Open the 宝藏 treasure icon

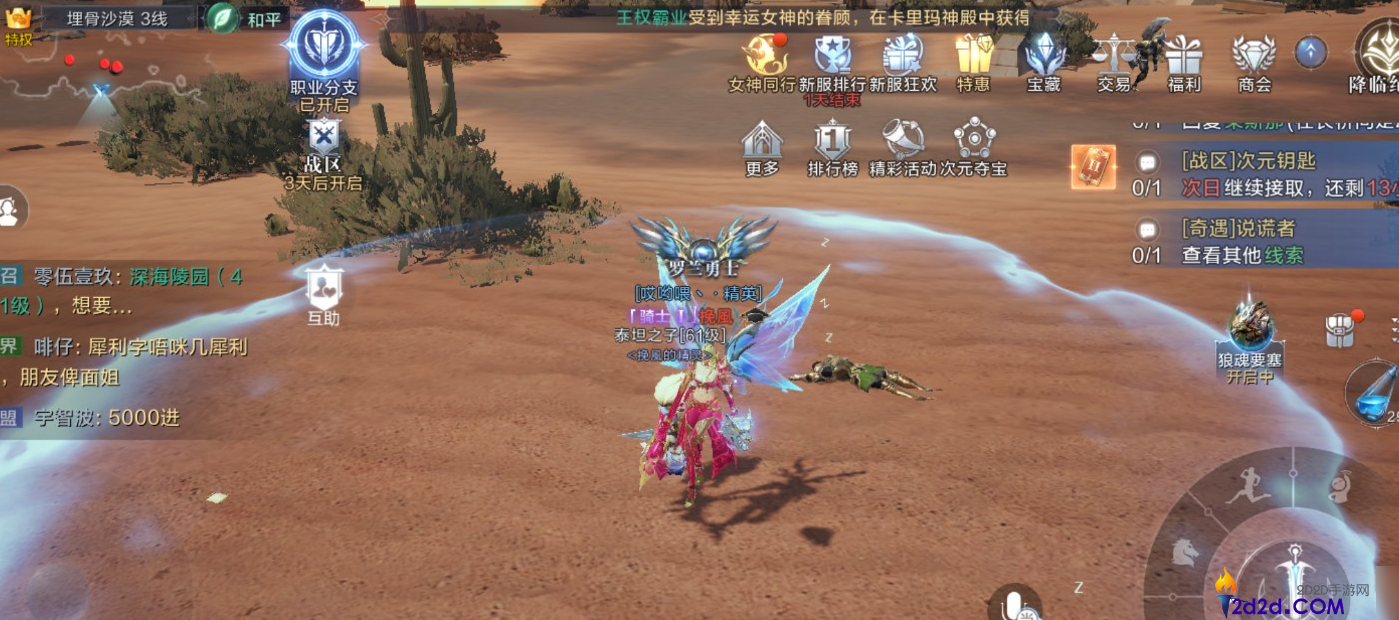tap(1043, 57)
